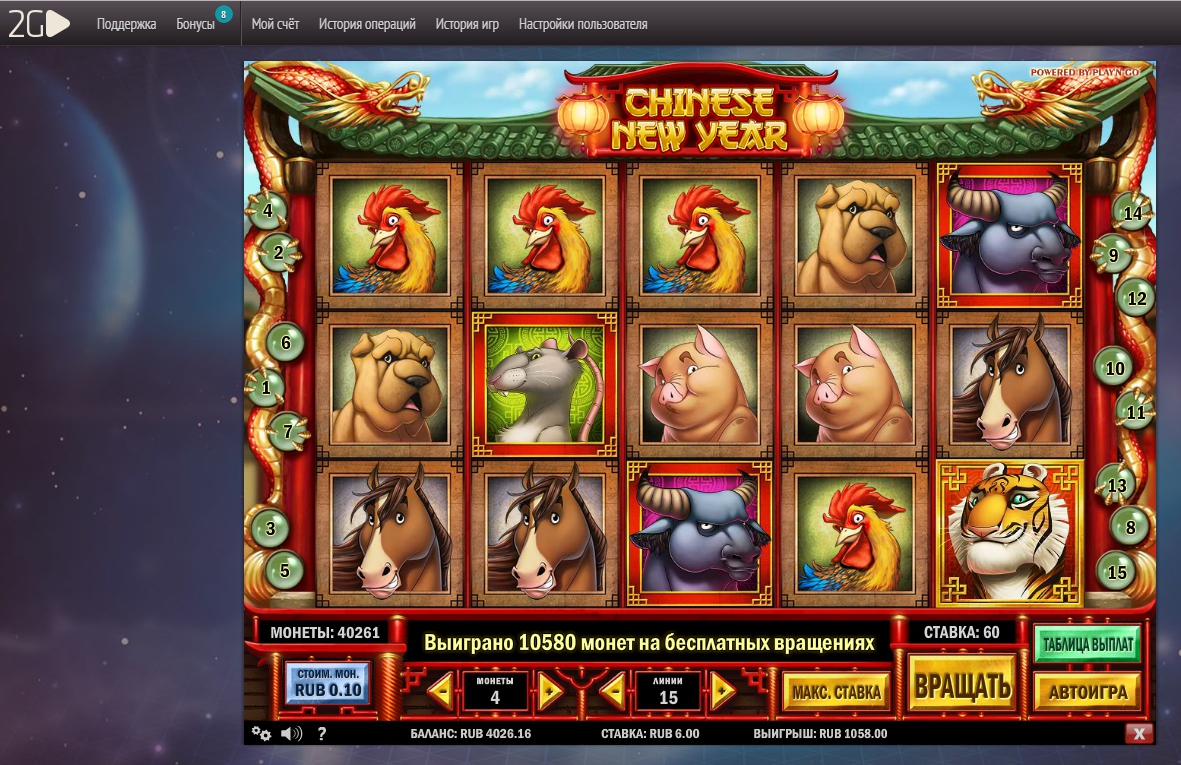This screenshot has width=1181, height=765.
Task: Open the Бонусы section
Action: pos(195,24)
